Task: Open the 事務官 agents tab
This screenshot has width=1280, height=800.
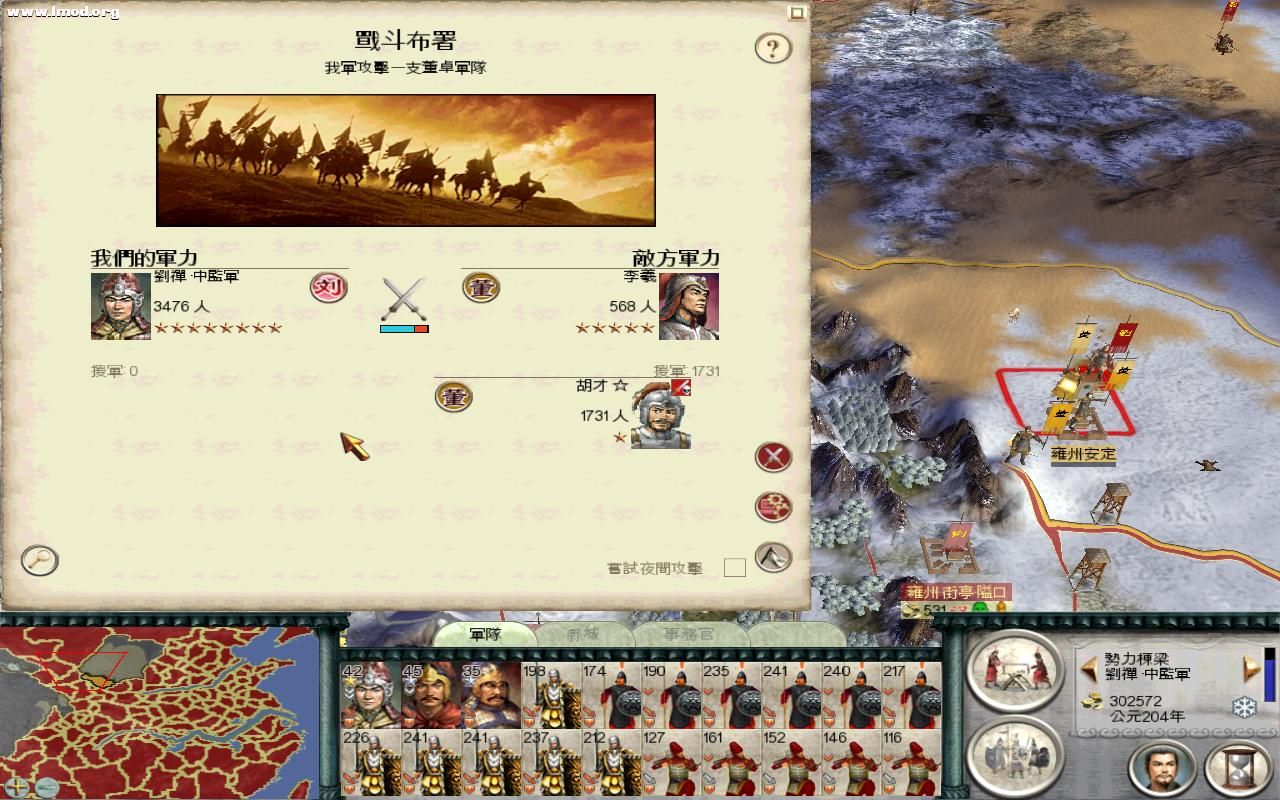Action: click(x=691, y=633)
